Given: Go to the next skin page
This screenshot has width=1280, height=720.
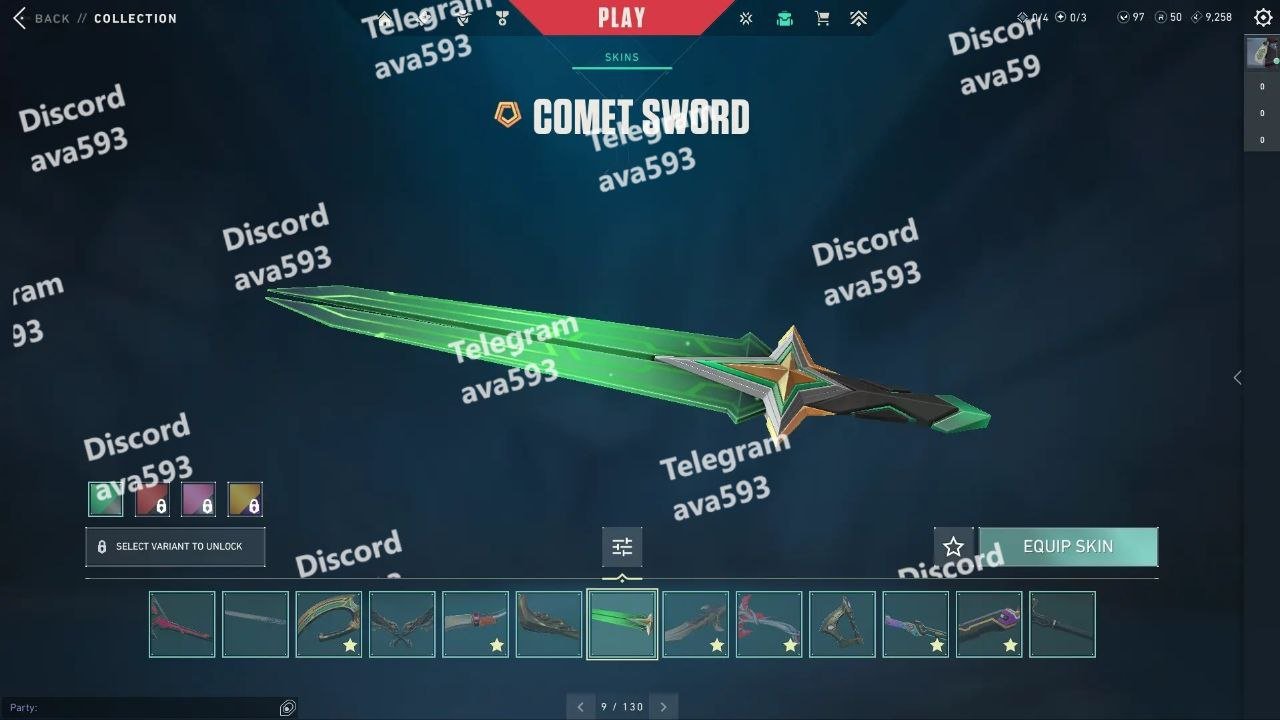Looking at the screenshot, I should click(x=664, y=707).
